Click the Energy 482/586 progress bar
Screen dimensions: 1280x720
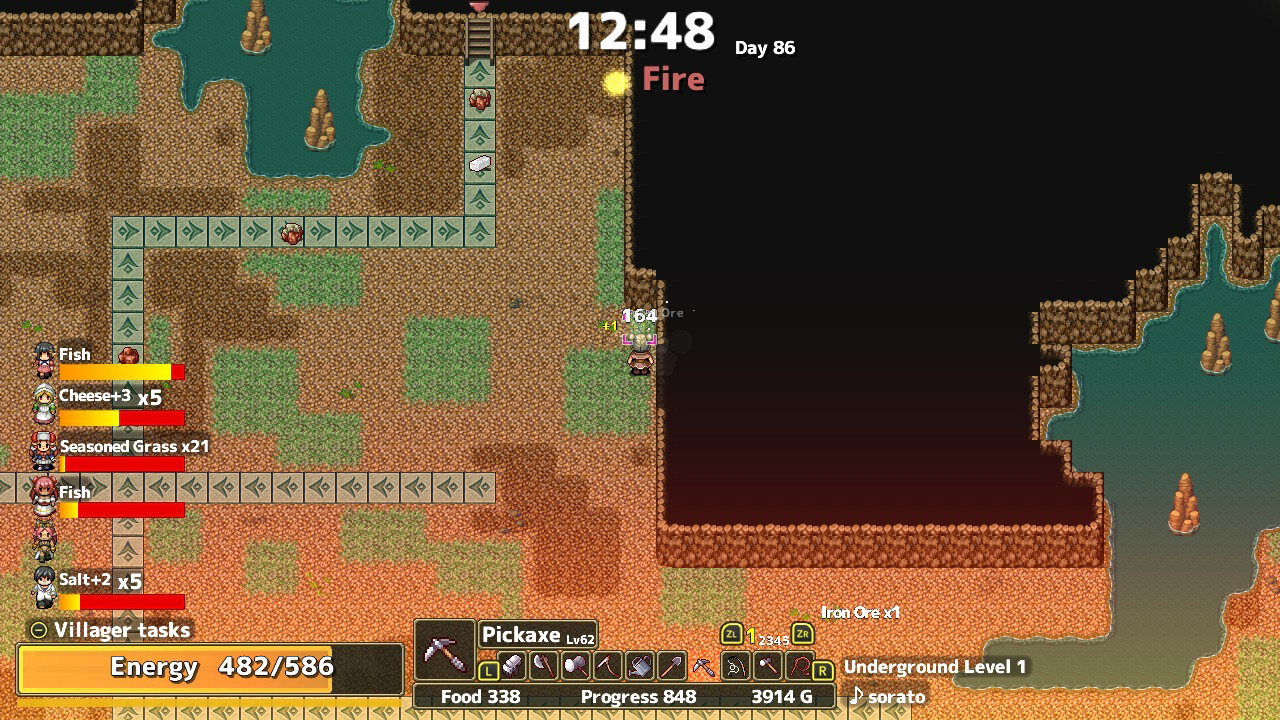(x=200, y=668)
